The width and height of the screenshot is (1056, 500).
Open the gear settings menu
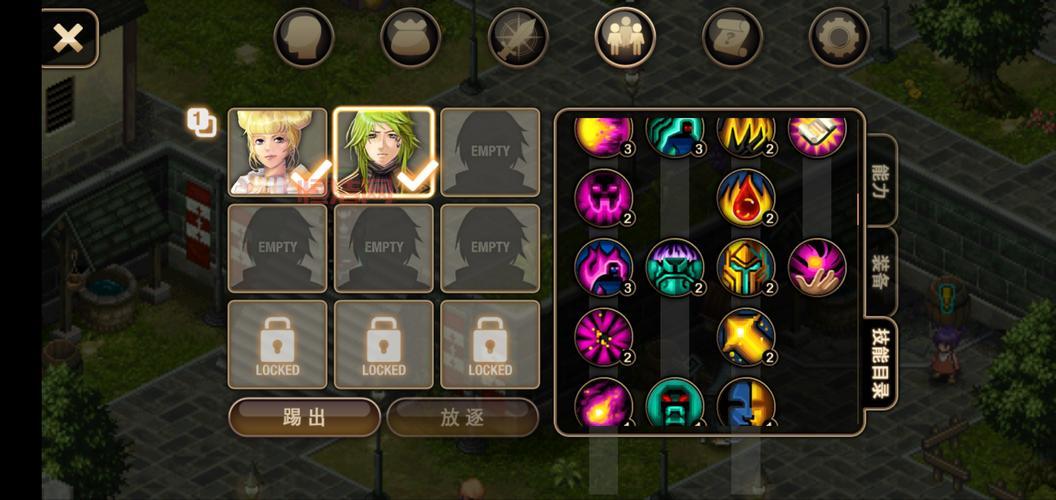tap(838, 38)
